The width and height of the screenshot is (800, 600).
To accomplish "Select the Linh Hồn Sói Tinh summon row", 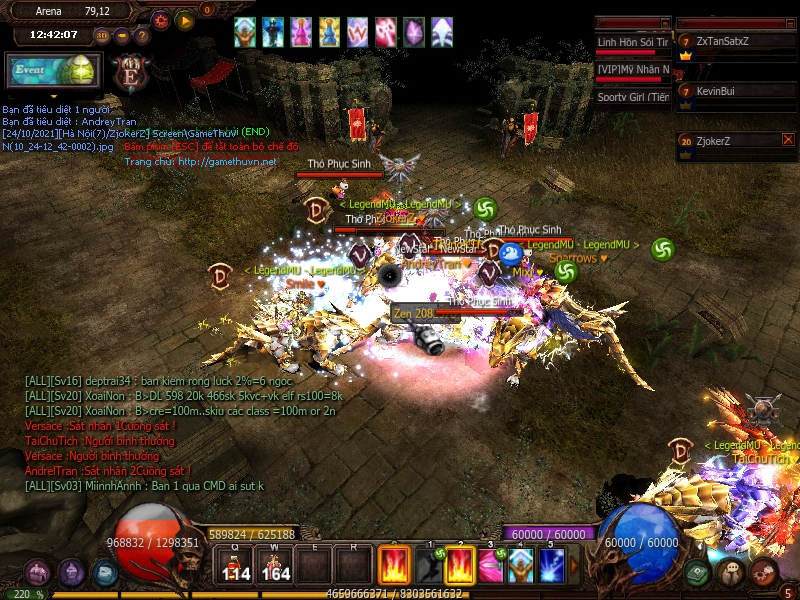I will point(632,42).
